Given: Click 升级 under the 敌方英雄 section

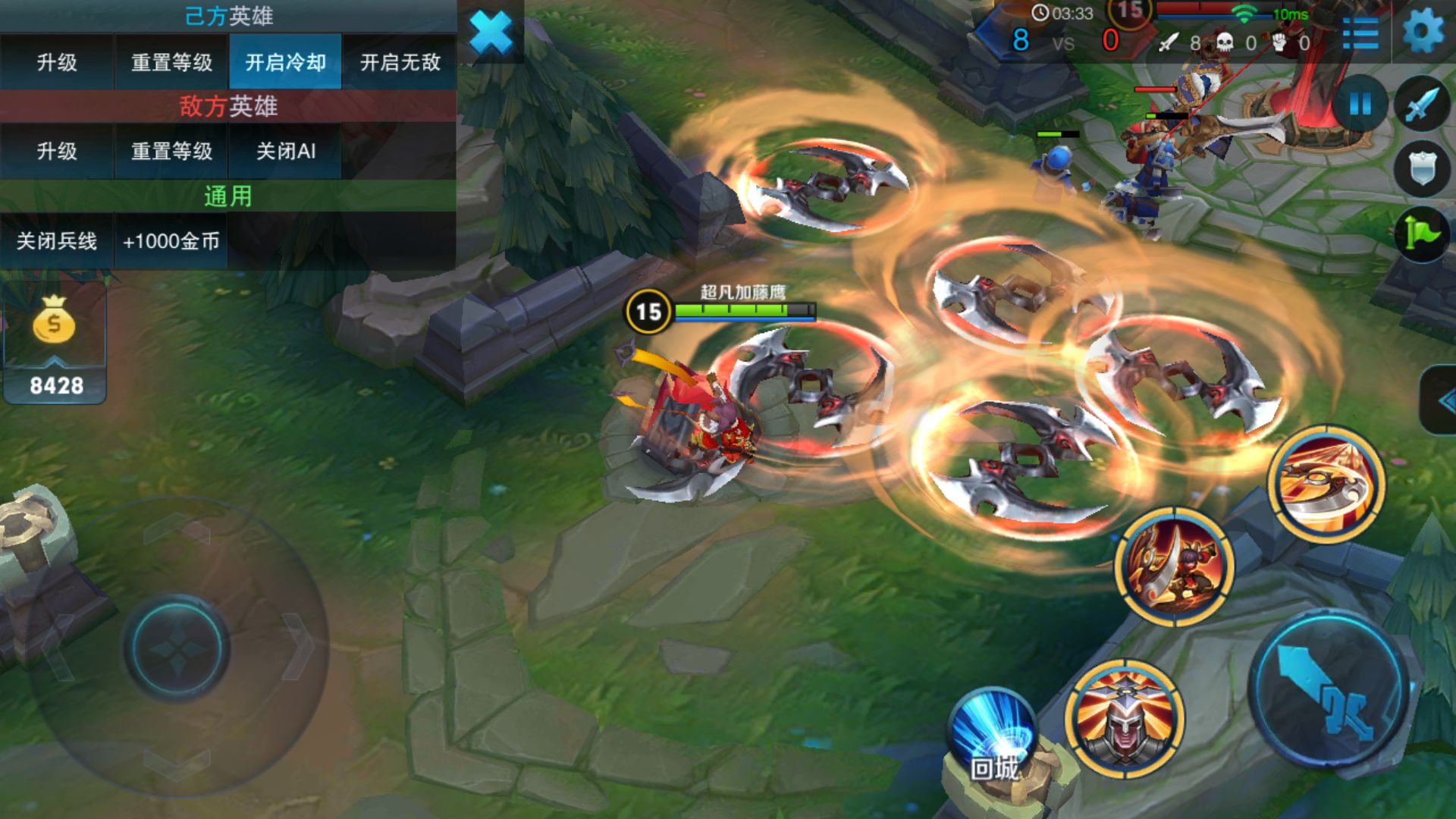Looking at the screenshot, I should pyautogui.click(x=57, y=152).
